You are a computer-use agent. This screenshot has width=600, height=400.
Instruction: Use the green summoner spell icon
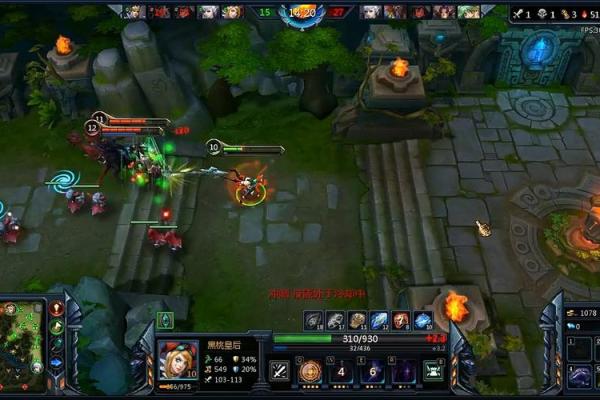click(x=433, y=372)
